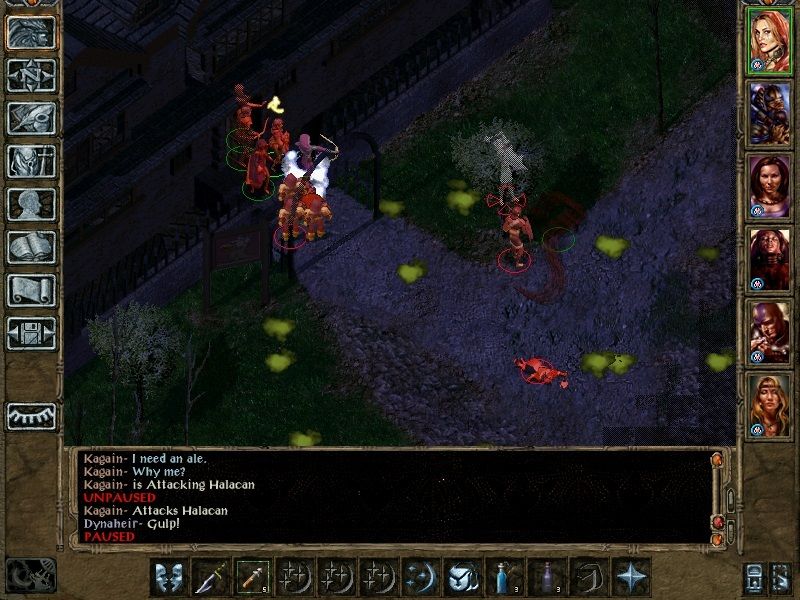Select the arrow ammunition slot
800x600 pixels.
(x=251, y=577)
